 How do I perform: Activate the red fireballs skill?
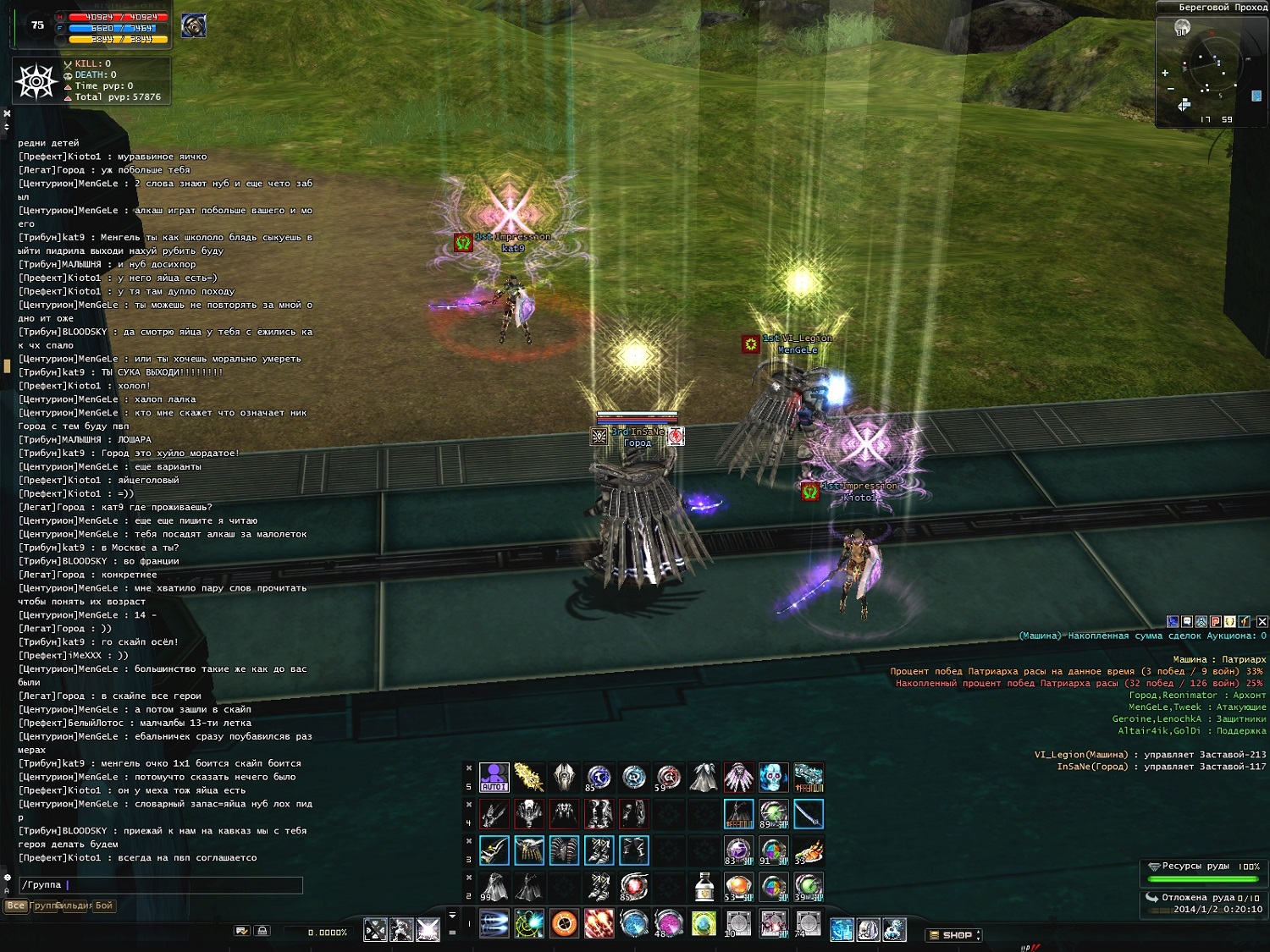pyautogui.click(x=599, y=923)
